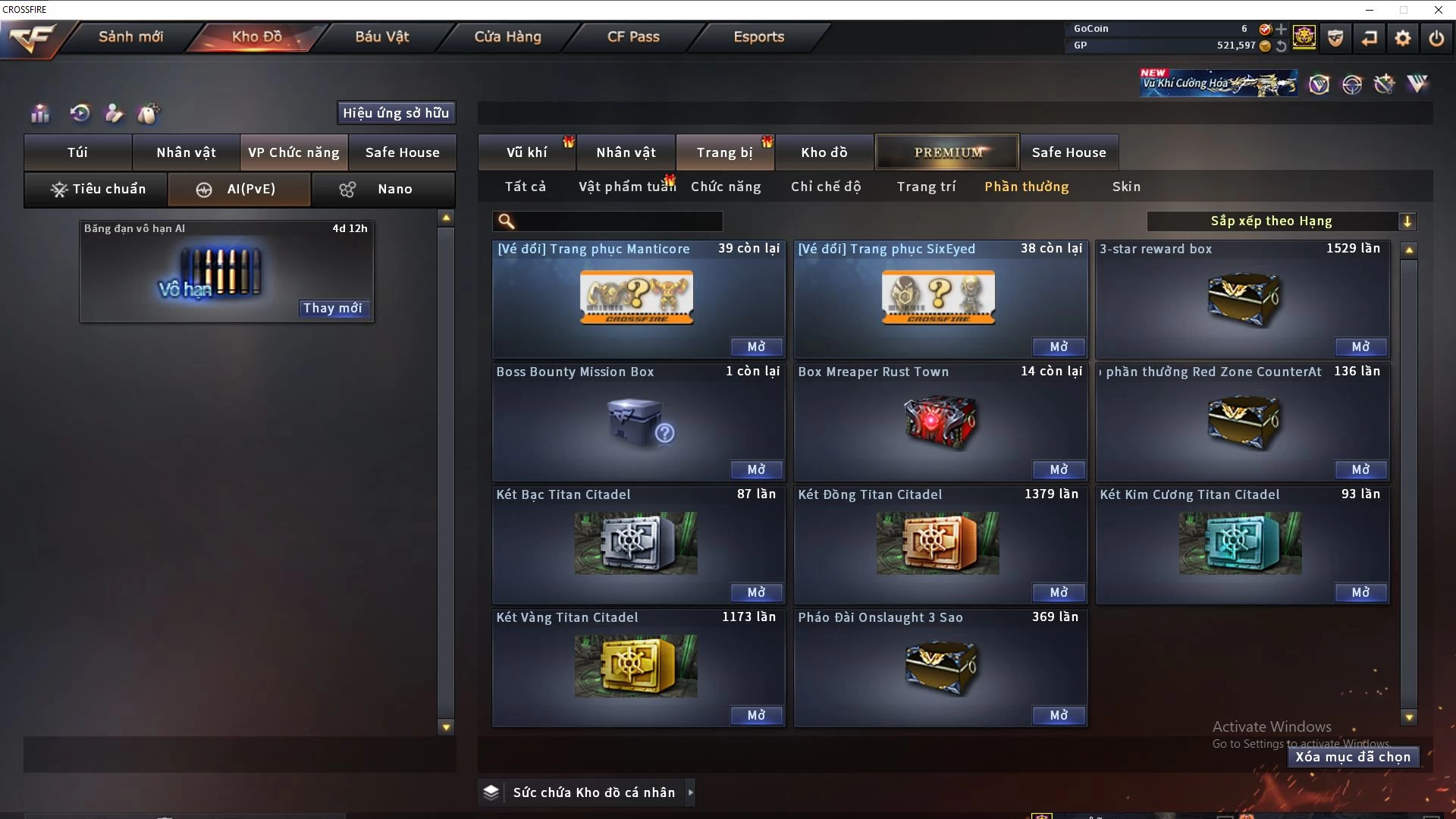Choose the Tất cả filter
The width and height of the screenshot is (1456, 819).
click(x=525, y=187)
